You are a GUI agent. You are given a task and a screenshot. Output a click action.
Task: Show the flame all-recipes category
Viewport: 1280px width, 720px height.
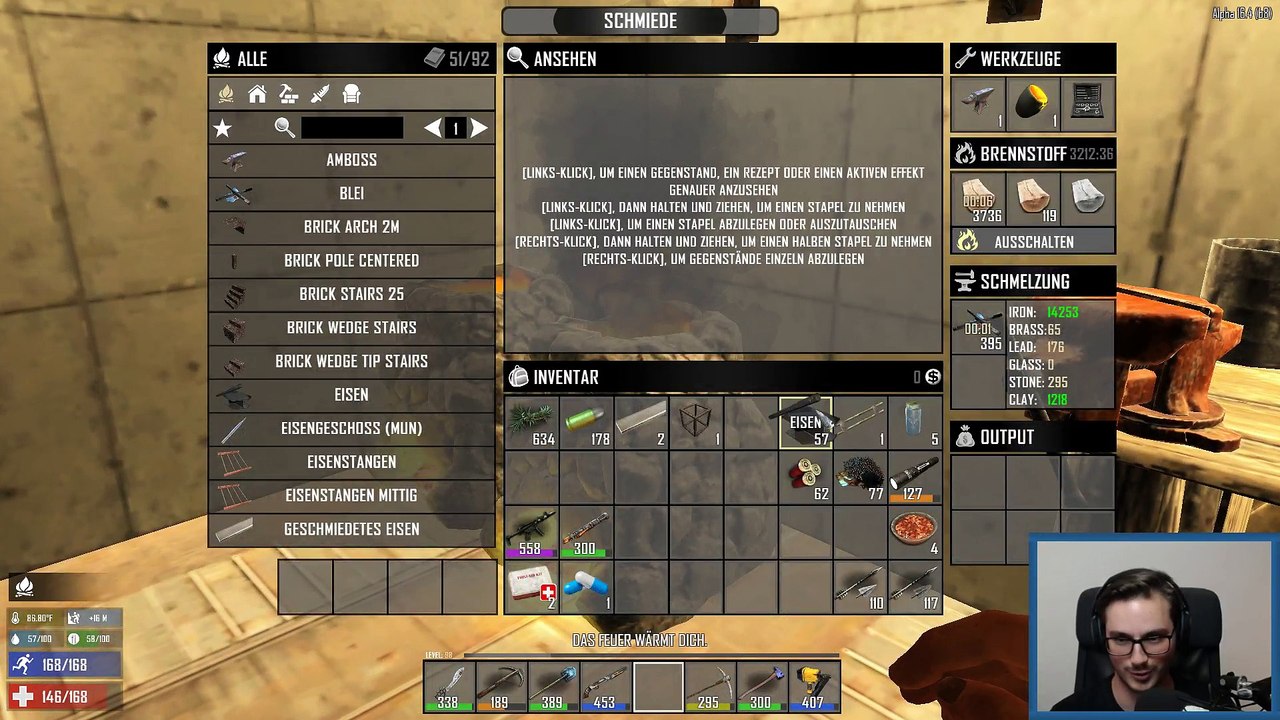[x=226, y=94]
